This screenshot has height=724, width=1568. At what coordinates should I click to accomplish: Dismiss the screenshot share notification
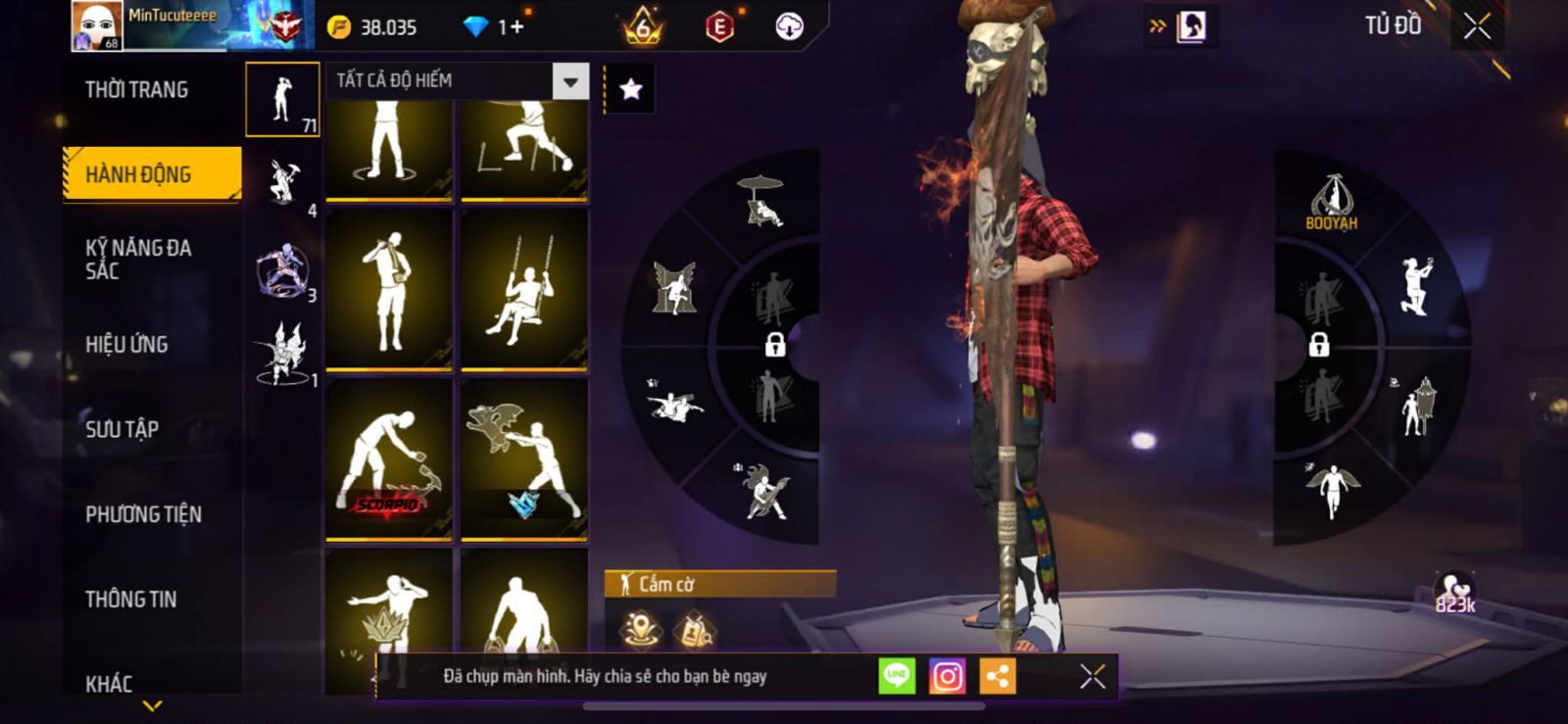pyautogui.click(x=1092, y=676)
